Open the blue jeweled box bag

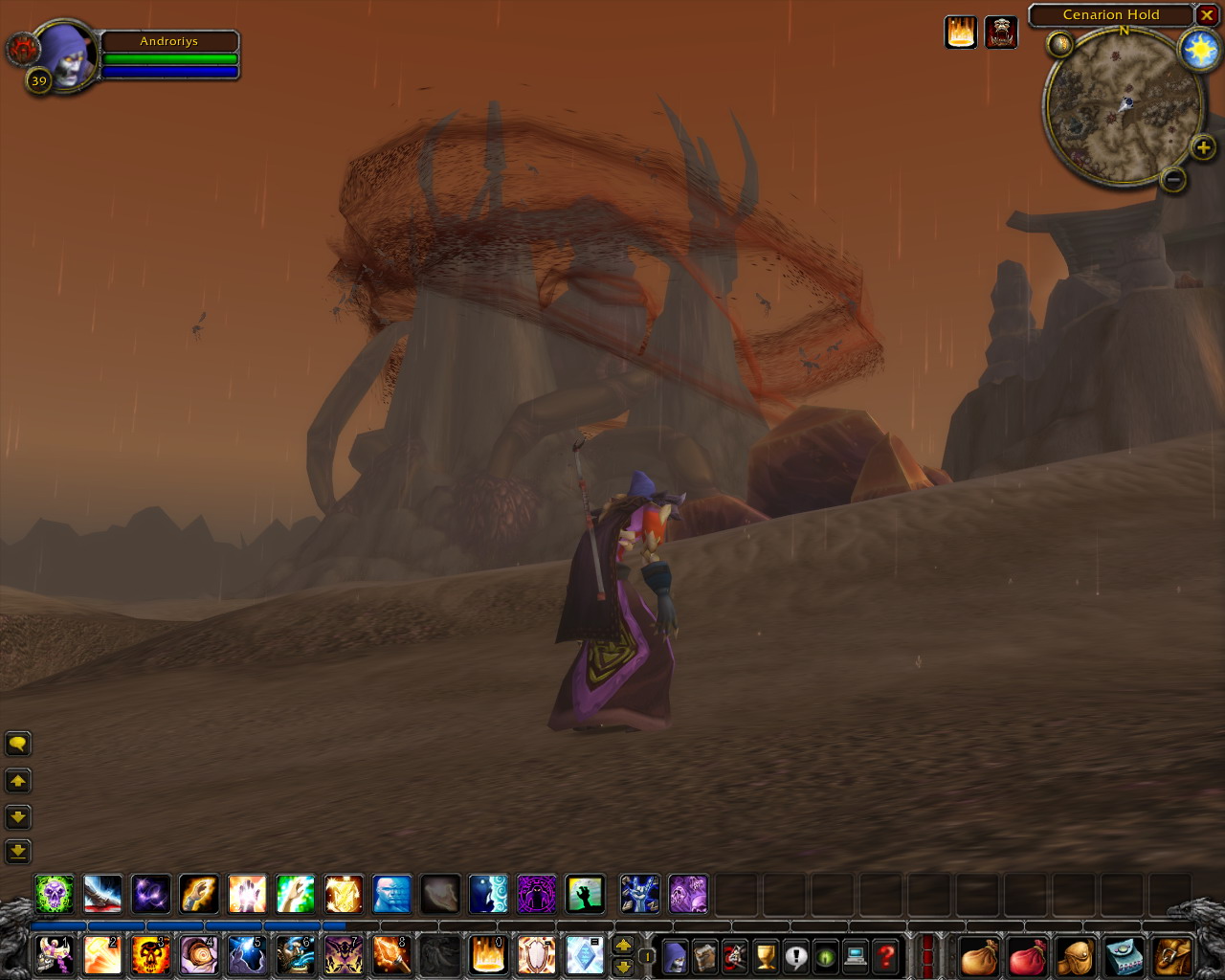[1124, 955]
